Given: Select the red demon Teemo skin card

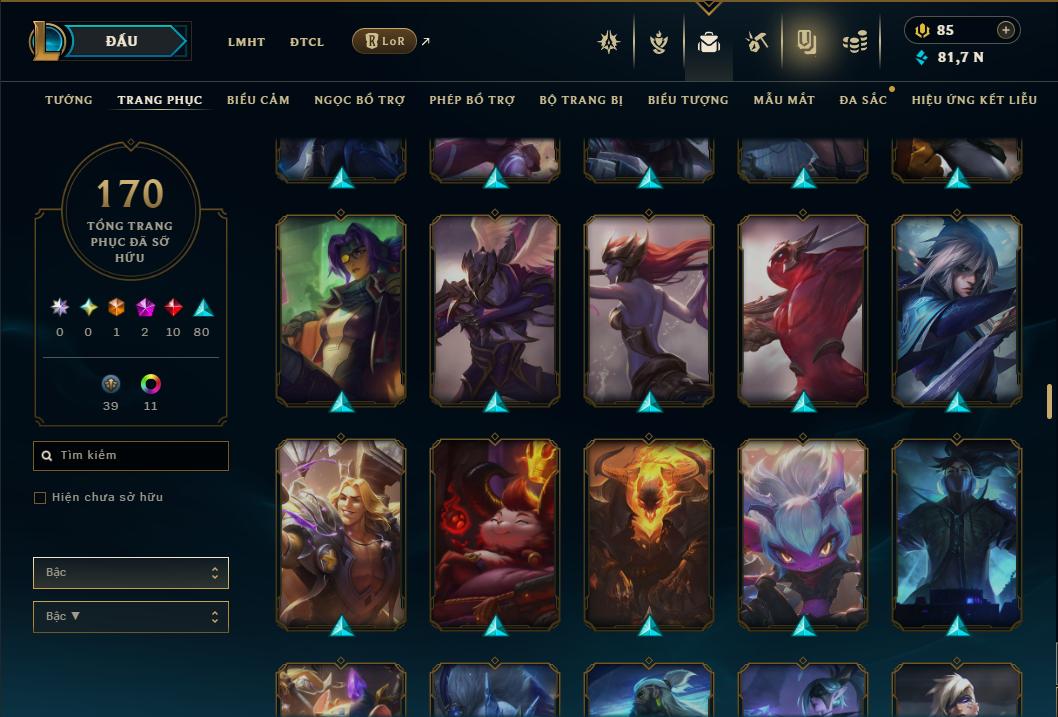Looking at the screenshot, I should click(495, 535).
